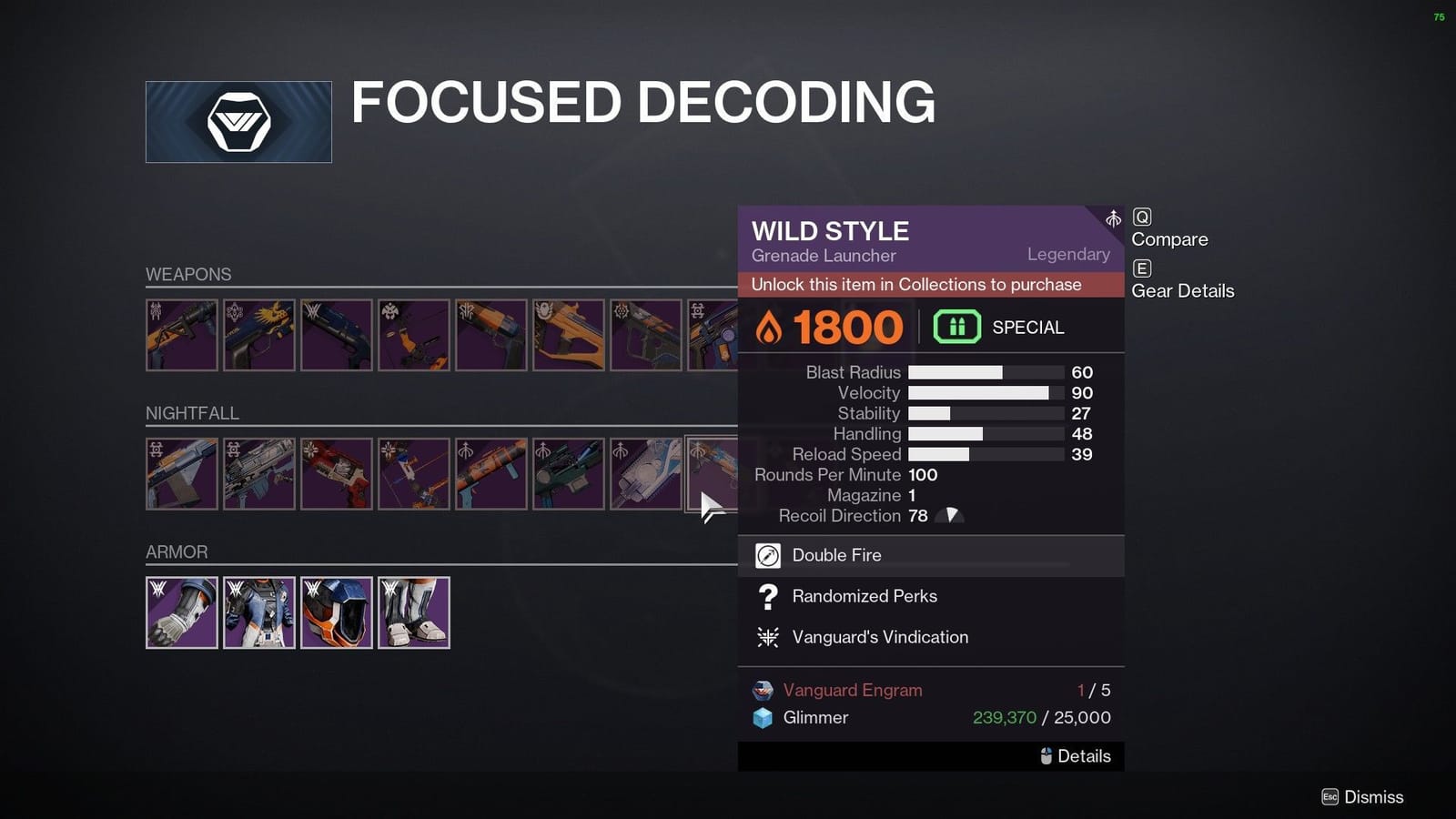Click the Double Fire perk icon
This screenshot has width=1456, height=819.
point(767,555)
